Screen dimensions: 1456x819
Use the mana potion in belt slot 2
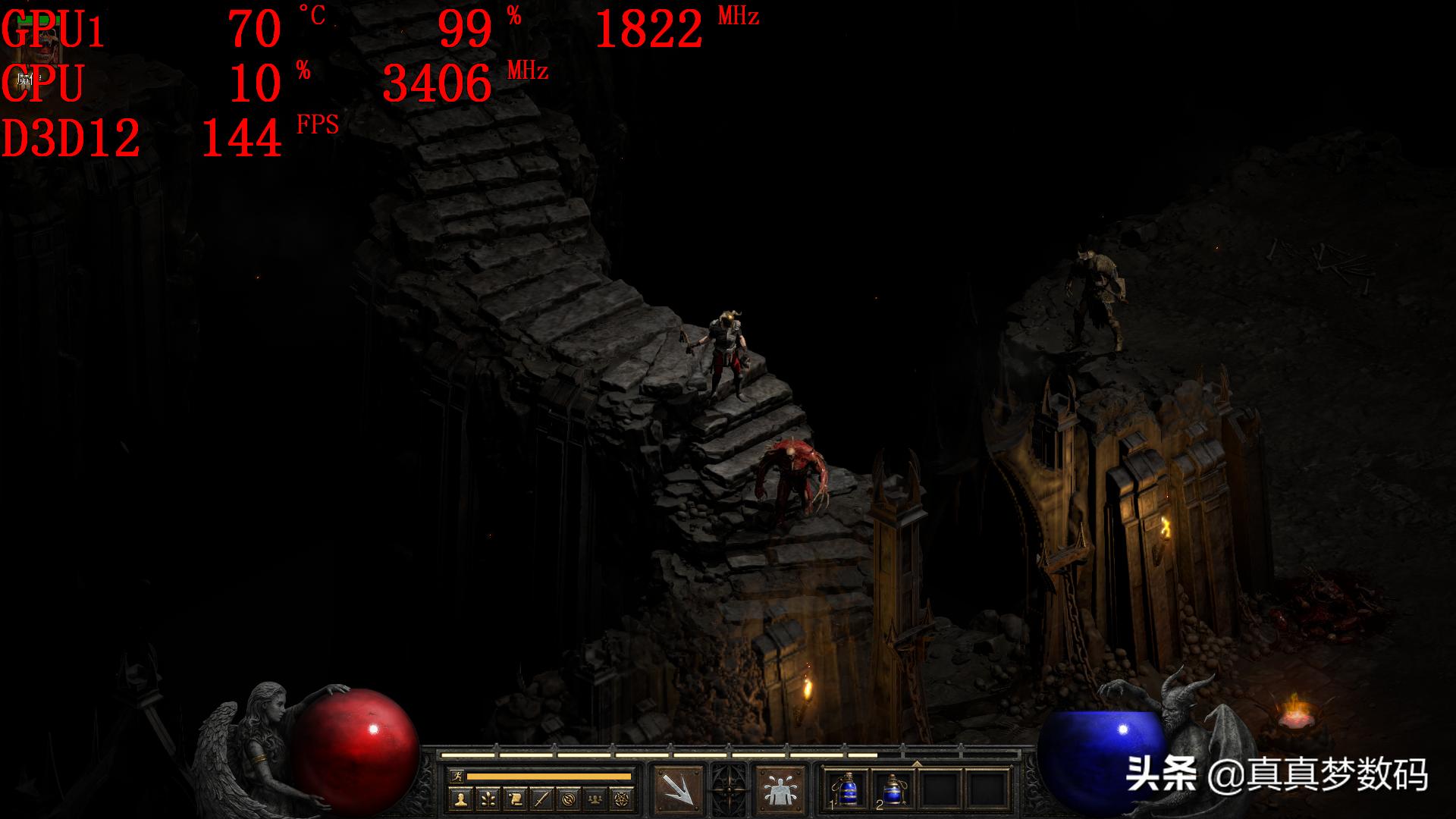tap(893, 790)
